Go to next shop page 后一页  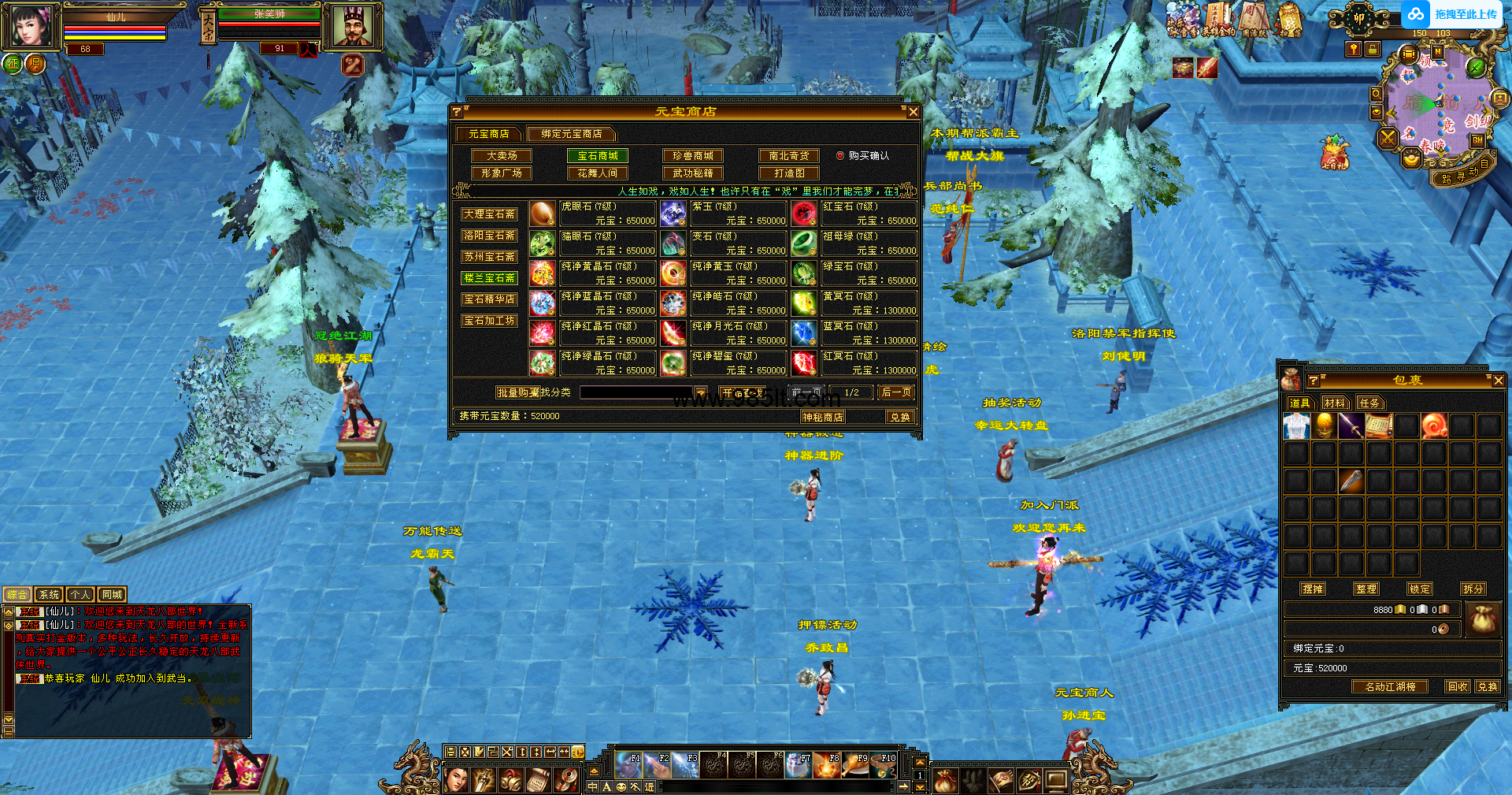pos(896,392)
